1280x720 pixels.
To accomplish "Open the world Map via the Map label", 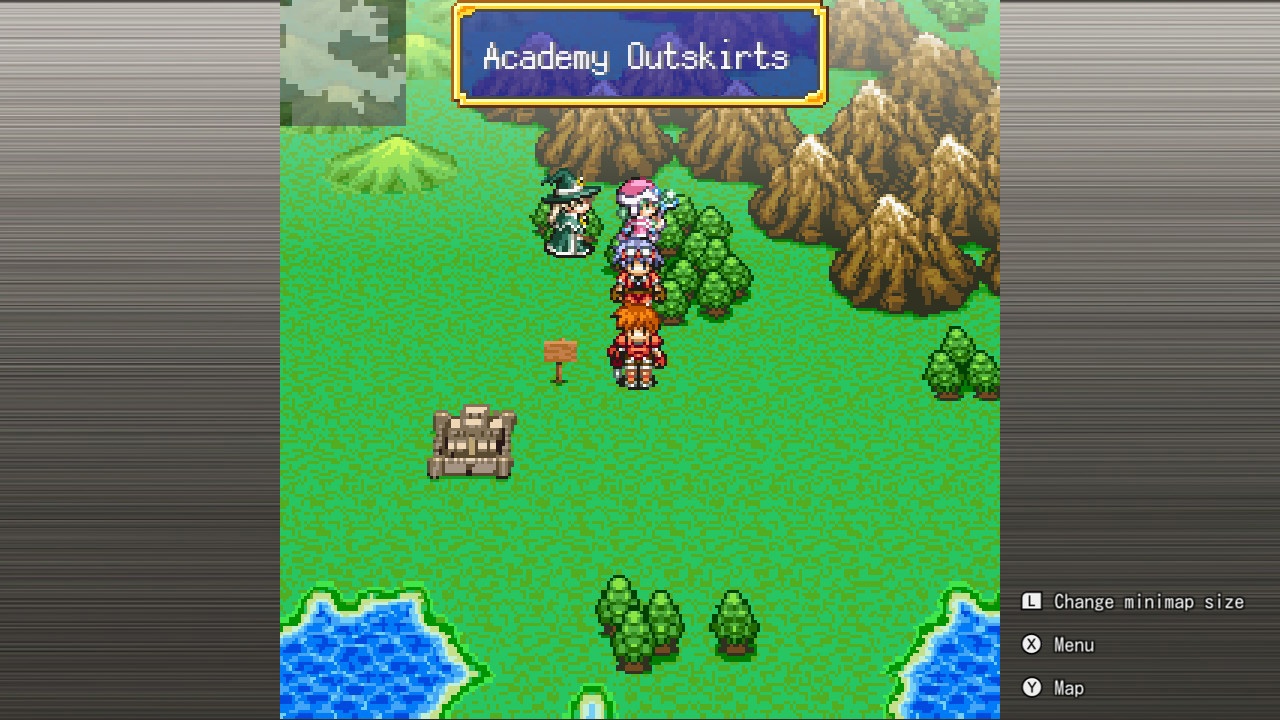I will tap(1068, 688).
